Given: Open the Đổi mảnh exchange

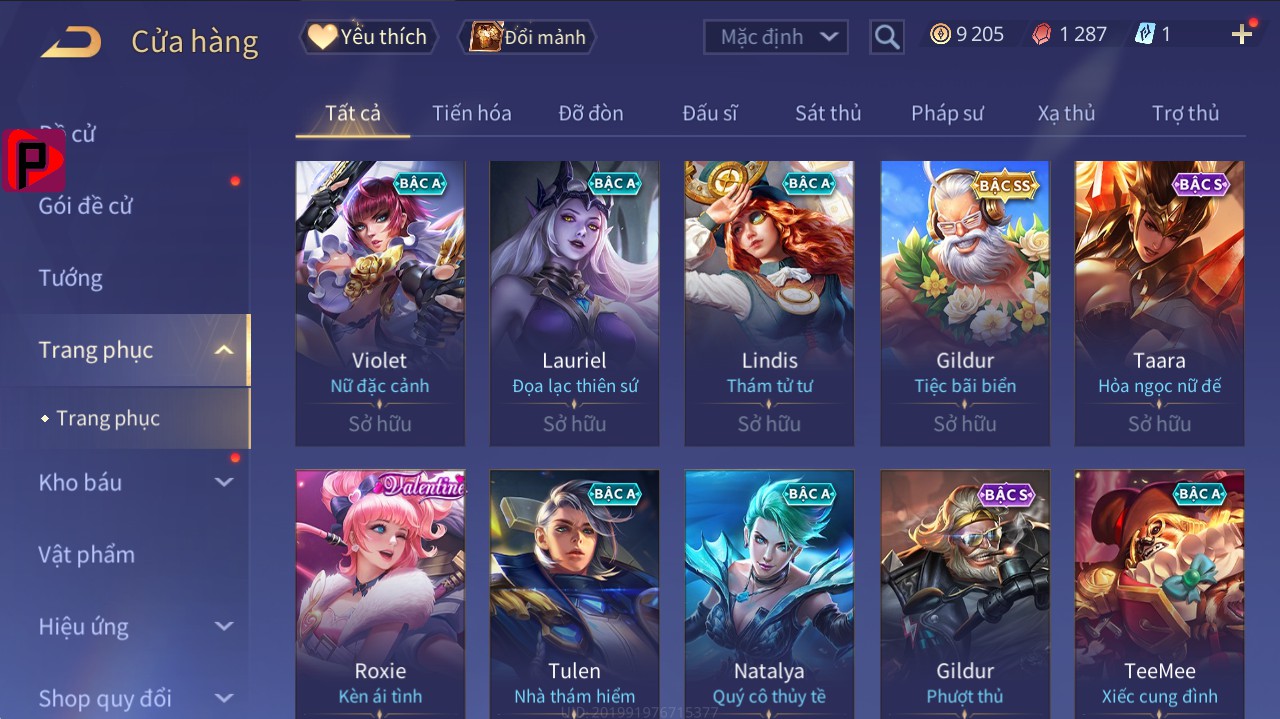Looking at the screenshot, I should (528, 37).
